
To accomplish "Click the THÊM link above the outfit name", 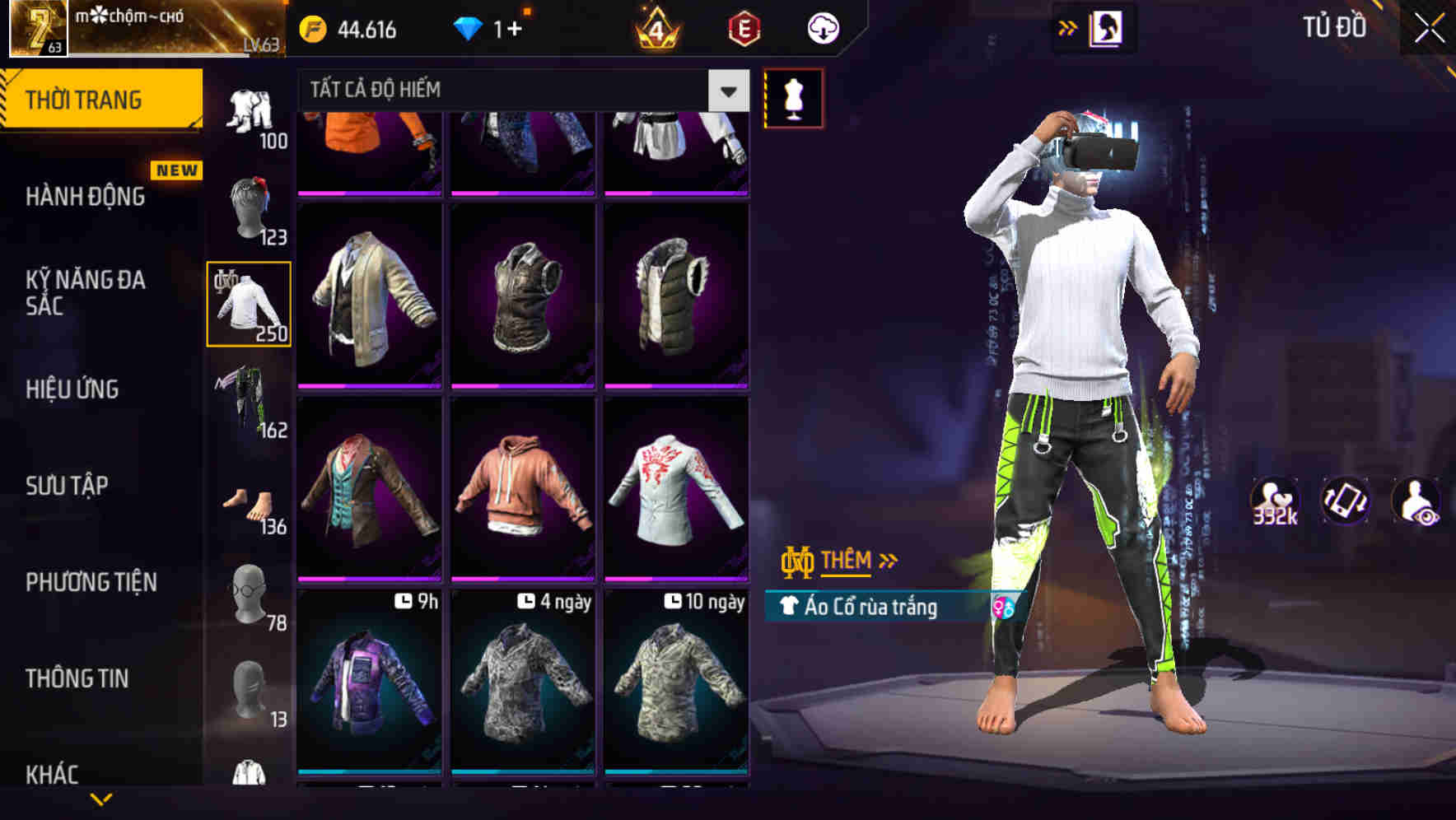I will 849,561.
